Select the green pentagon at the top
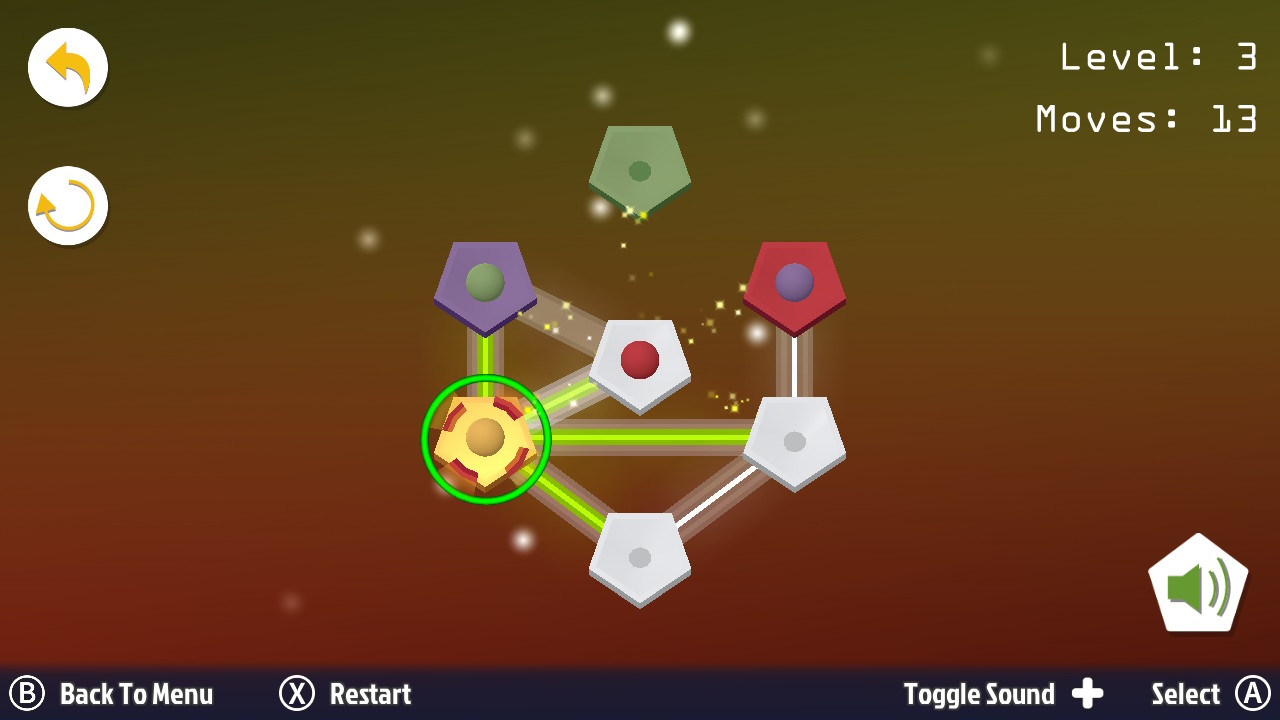 pyautogui.click(x=640, y=170)
